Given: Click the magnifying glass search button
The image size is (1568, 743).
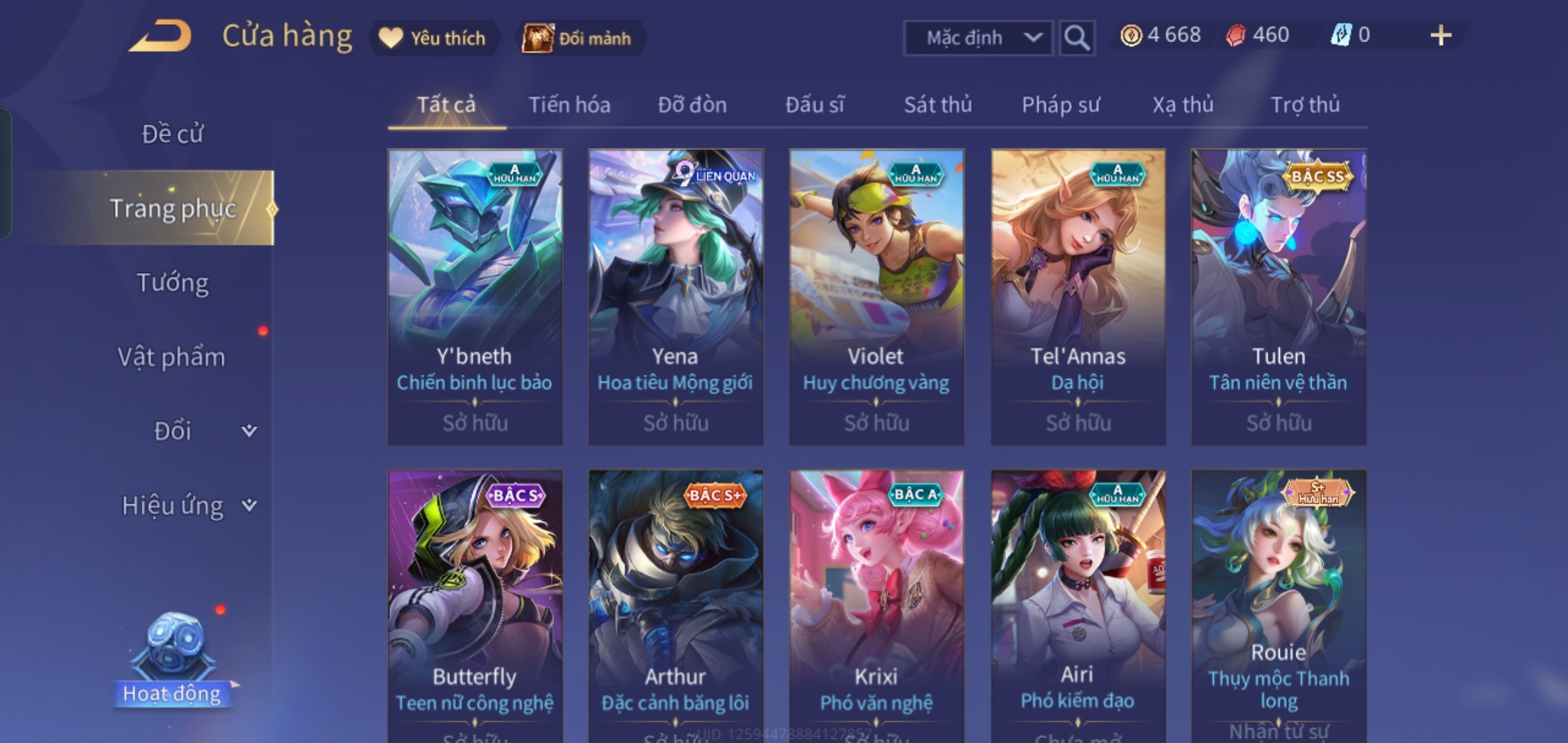Looking at the screenshot, I should 1076,38.
